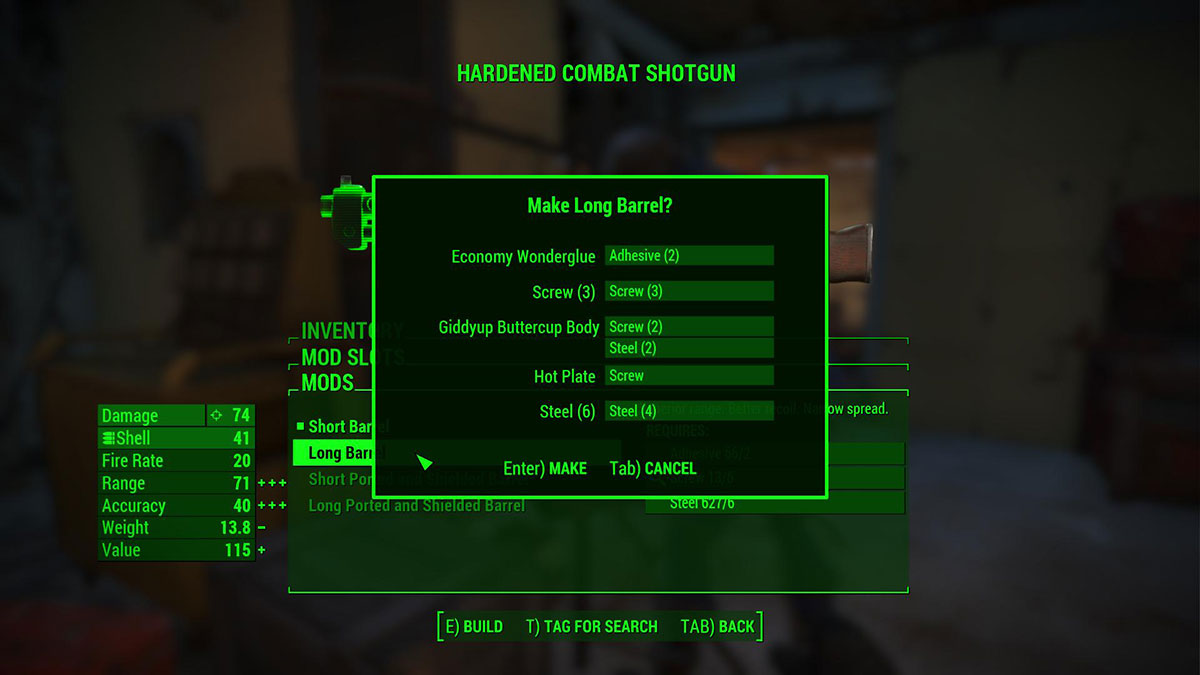Image resolution: width=1200 pixels, height=675 pixels.
Task: Pick the Long Ported and Shielded Barrel
Action: click(x=416, y=505)
